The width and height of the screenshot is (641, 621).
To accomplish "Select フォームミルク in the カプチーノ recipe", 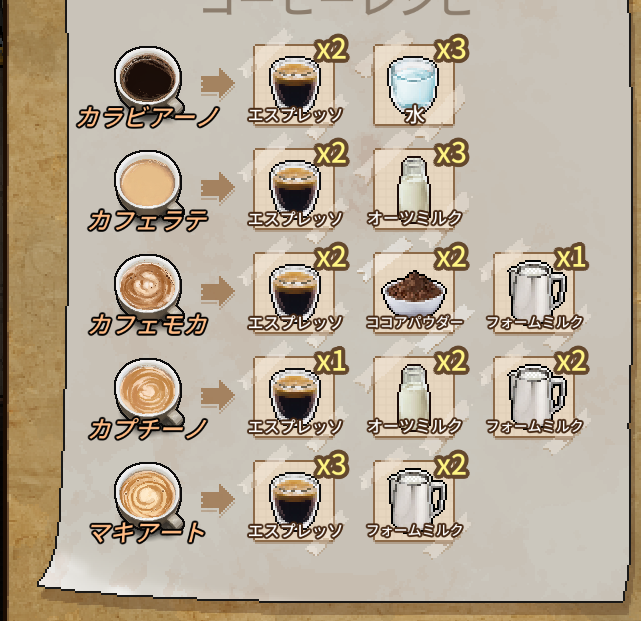I will (x=535, y=395).
